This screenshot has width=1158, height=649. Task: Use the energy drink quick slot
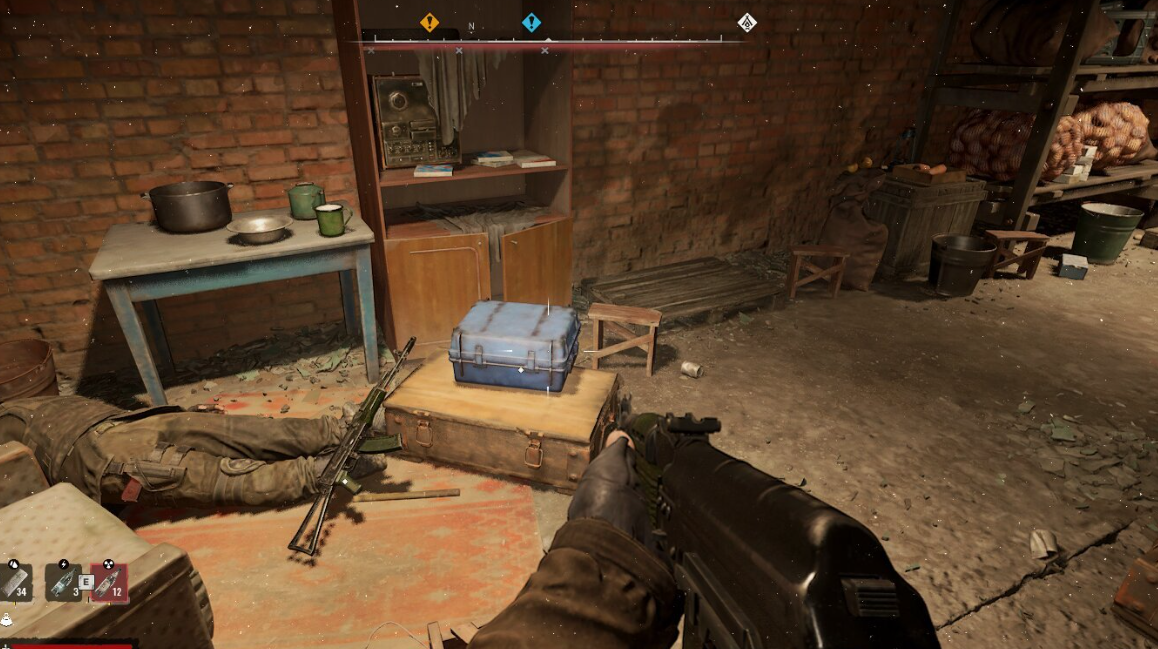point(63,582)
